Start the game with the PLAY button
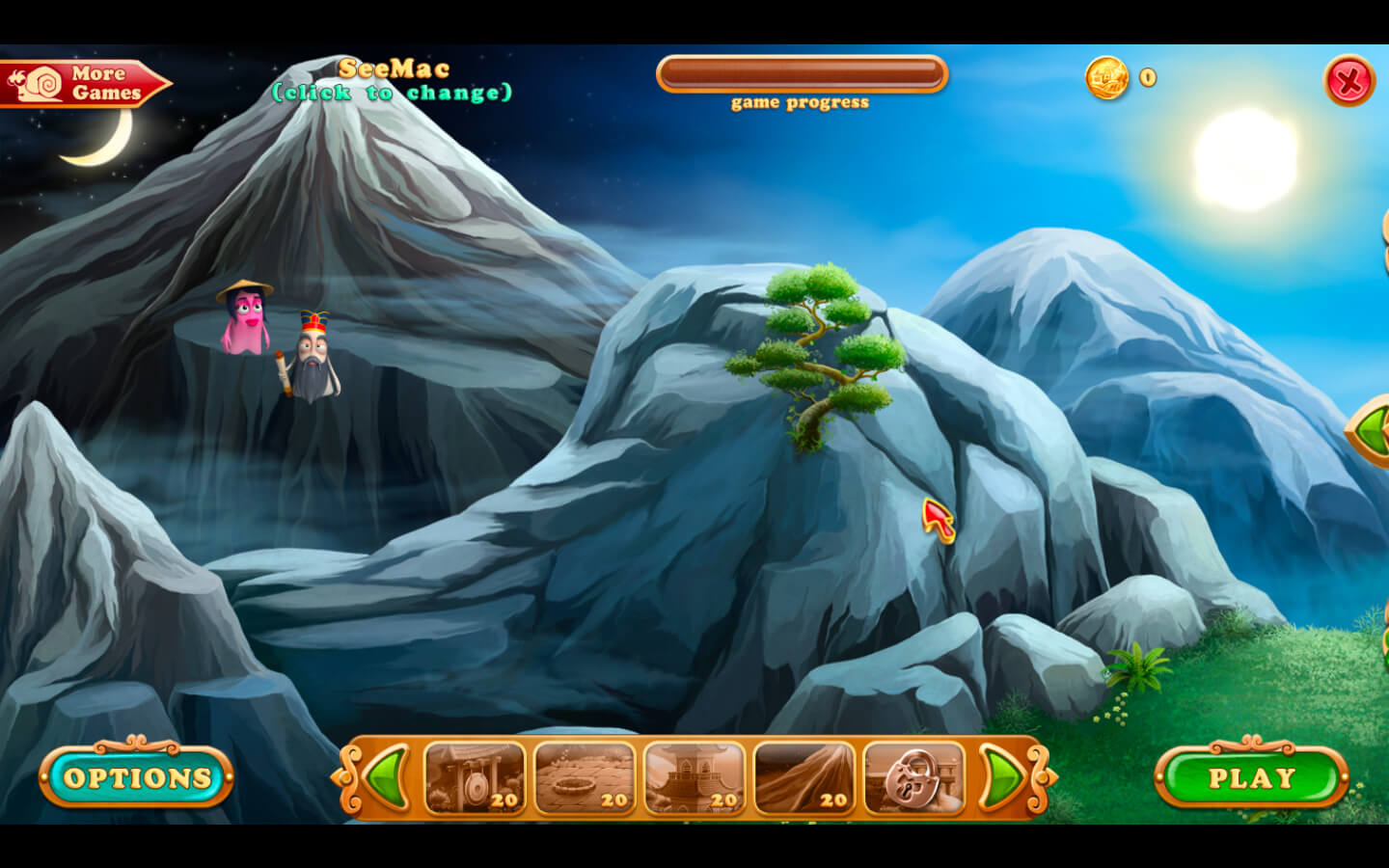The image size is (1389, 868). click(1251, 777)
